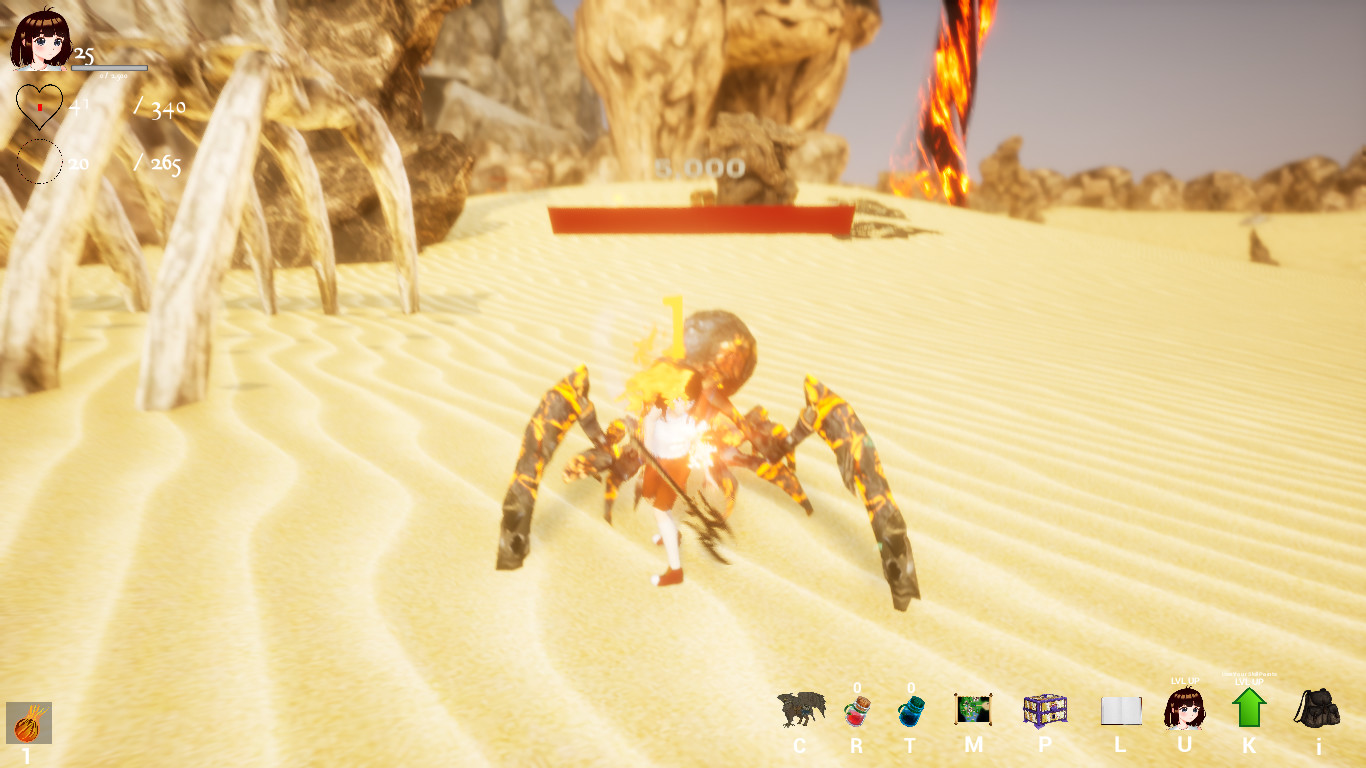1366x768 pixels.
Task: Click the boss's red health bar
Action: [698, 216]
